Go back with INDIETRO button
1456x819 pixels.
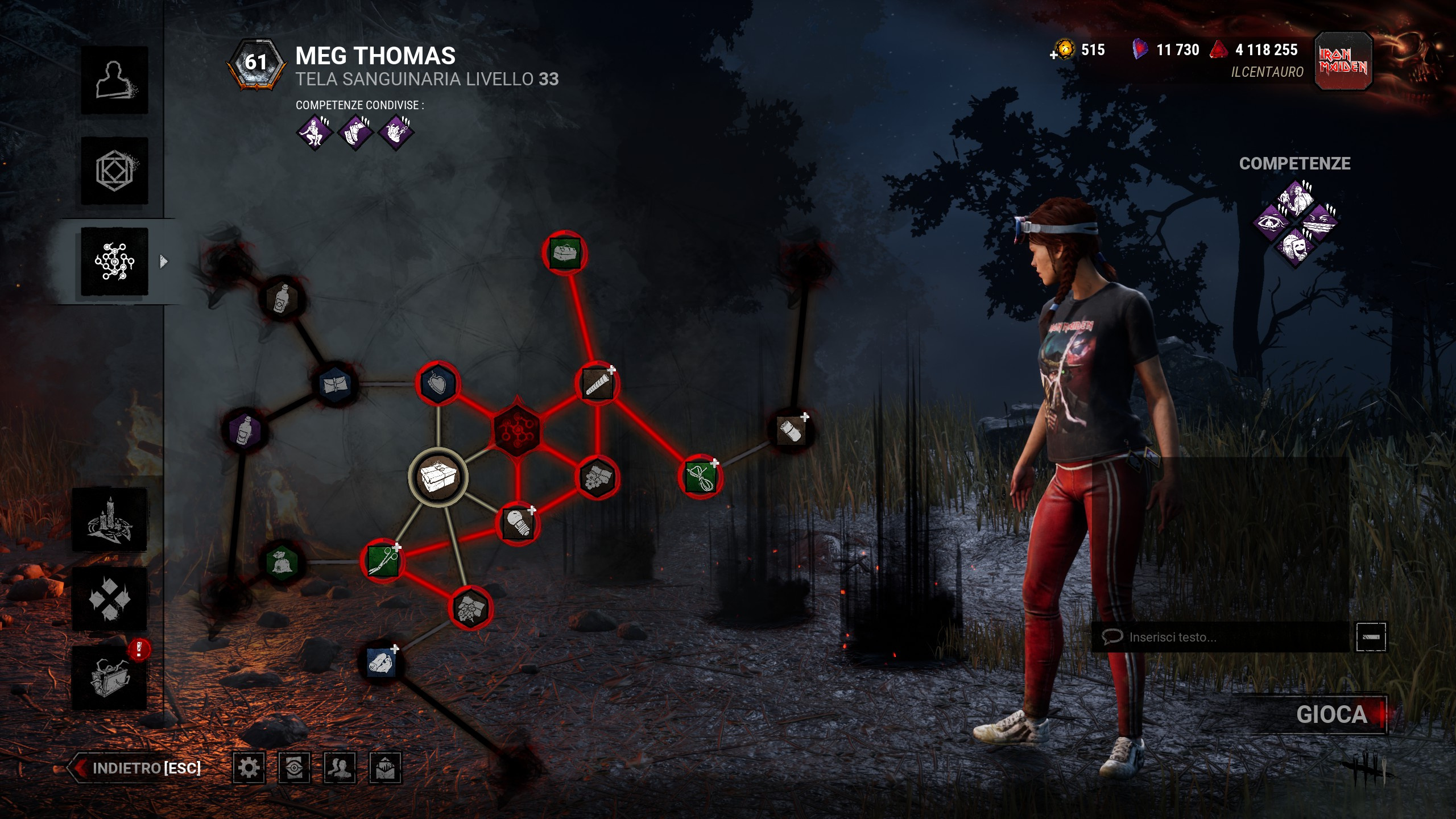pyautogui.click(x=135, y=768)
